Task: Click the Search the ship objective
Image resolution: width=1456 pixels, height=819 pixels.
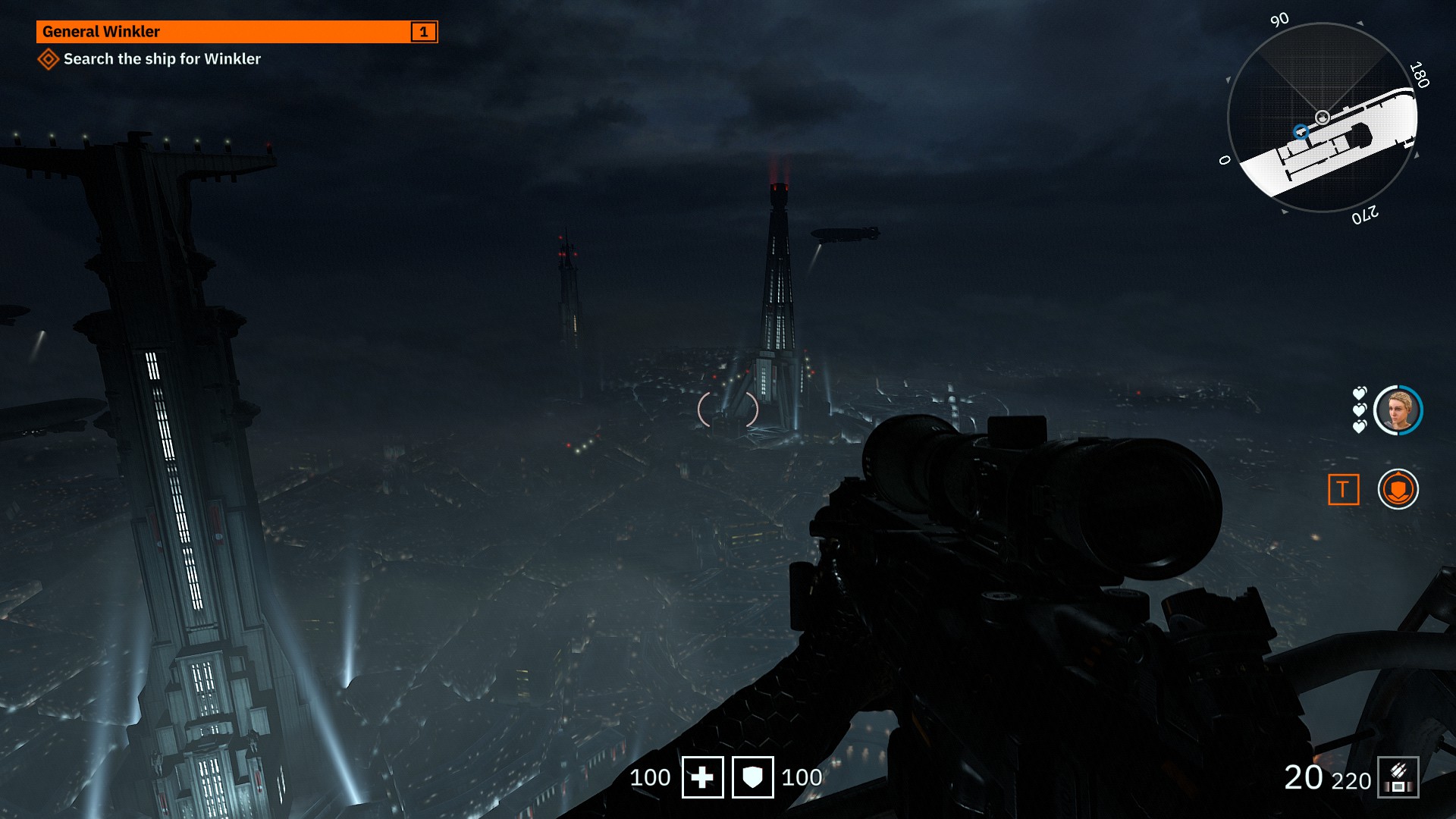Action: pyautogui.click(x=162, y=59)
